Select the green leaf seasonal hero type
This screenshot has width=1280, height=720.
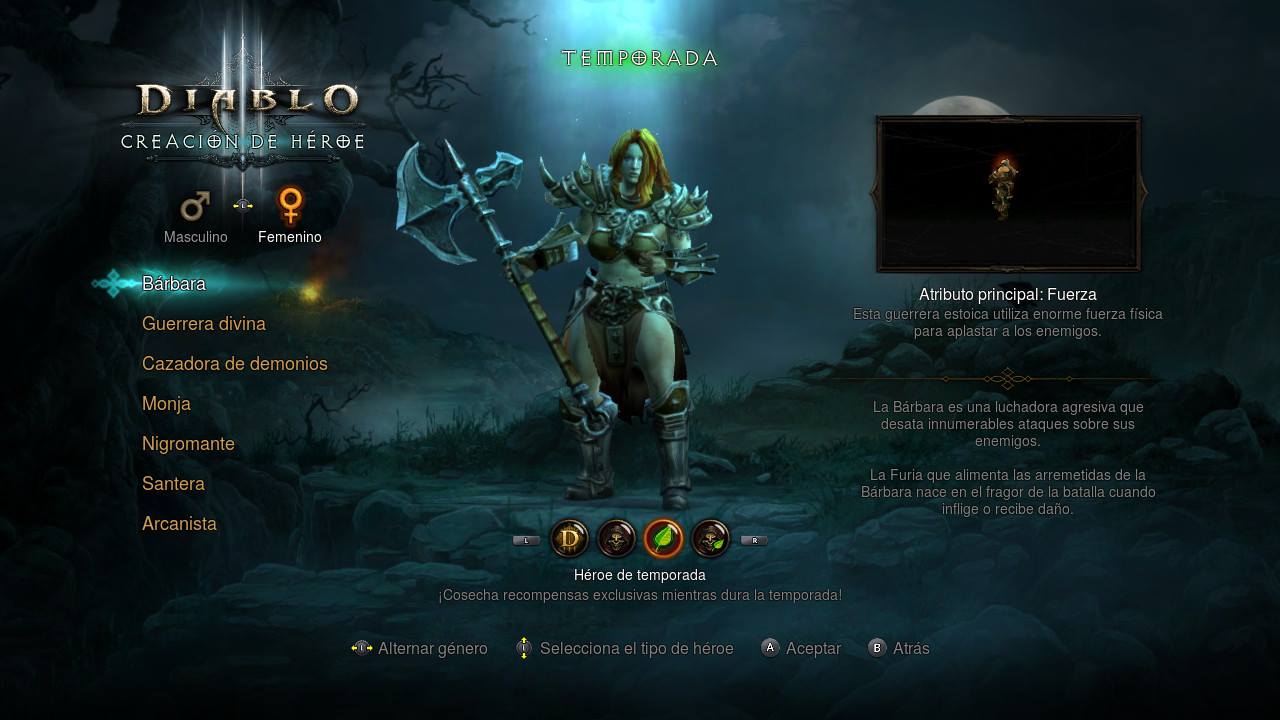(x=663, y=539)
